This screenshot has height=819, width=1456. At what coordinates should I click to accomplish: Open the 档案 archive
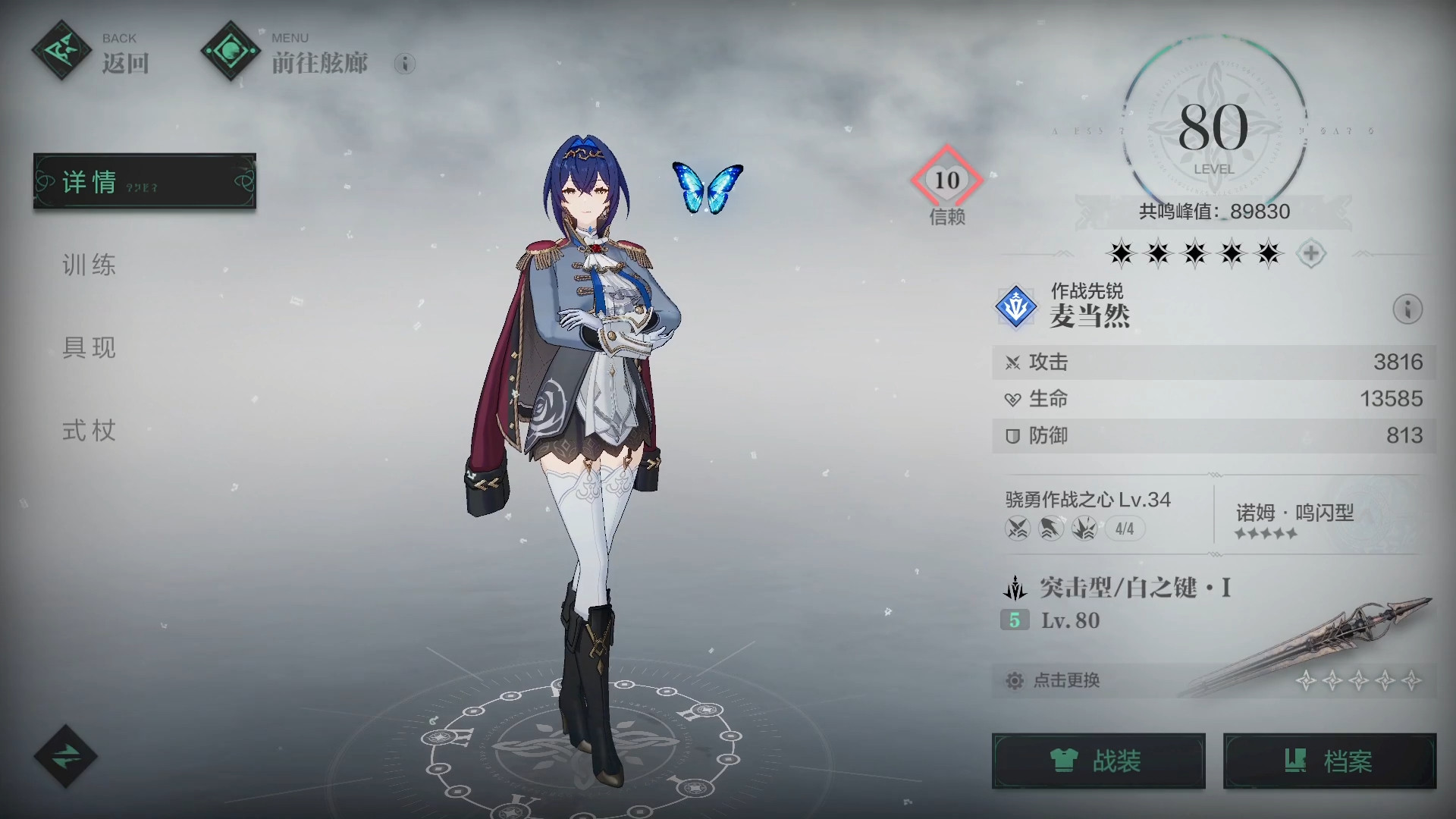click(1329, 761)
